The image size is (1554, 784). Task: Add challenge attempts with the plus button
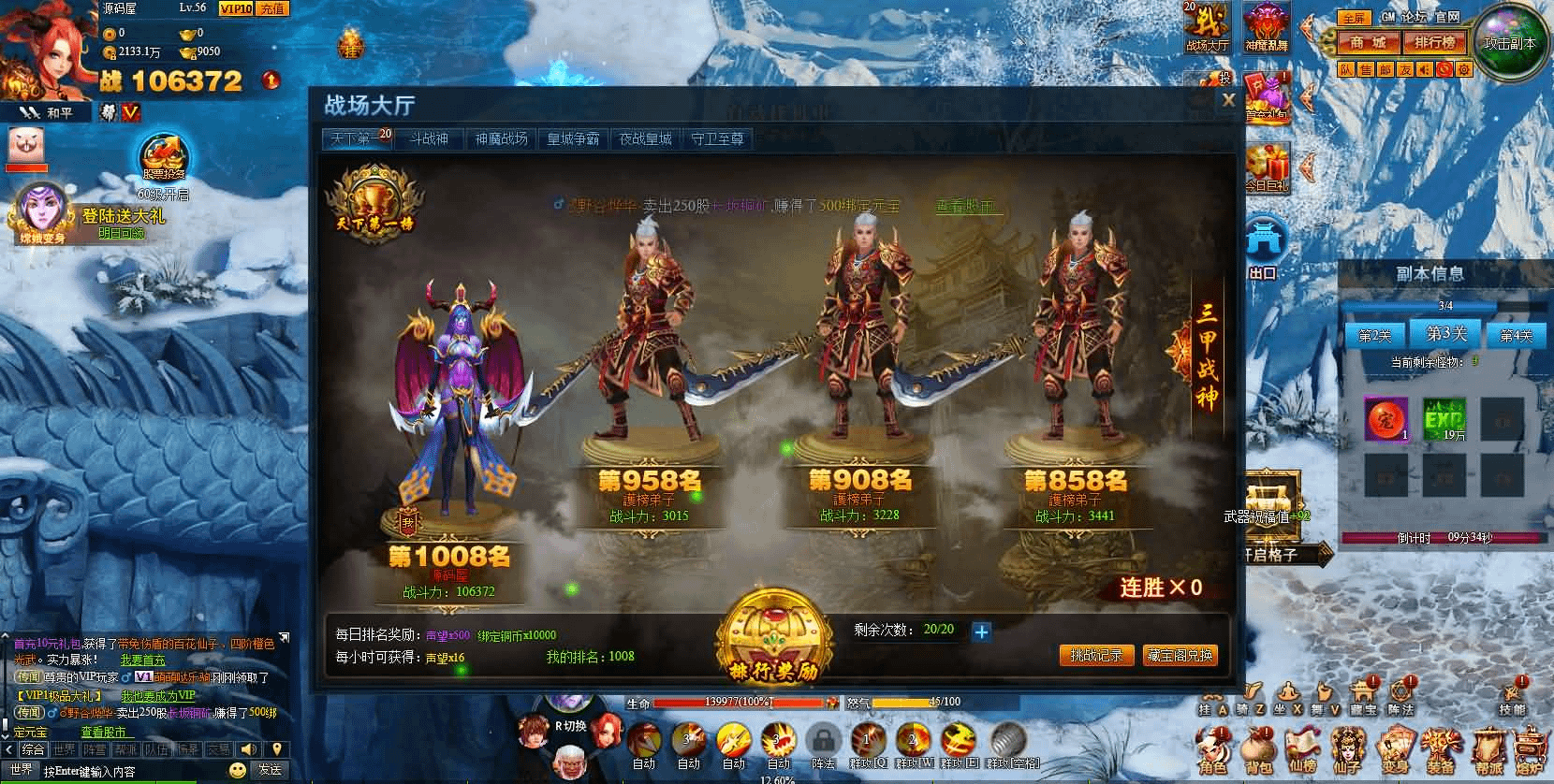[x=981, y=632]
